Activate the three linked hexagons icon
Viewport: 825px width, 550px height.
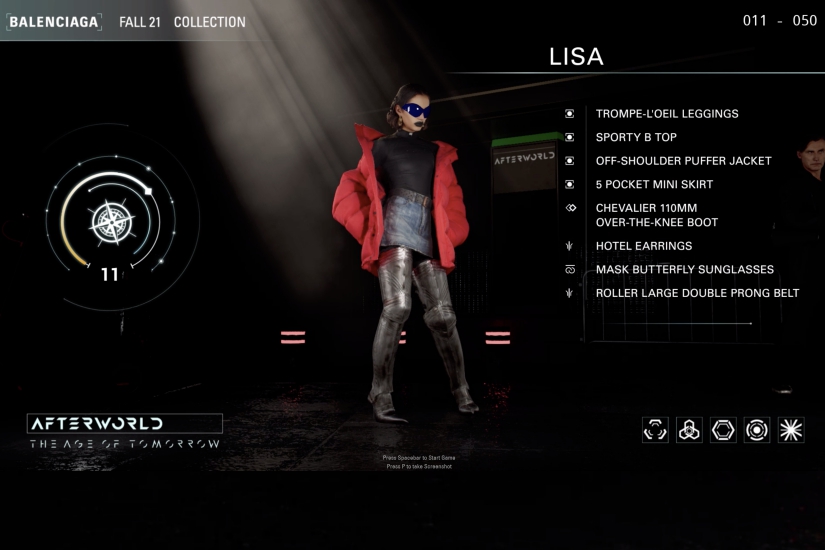pyautogui.click(x=689, y=430)
